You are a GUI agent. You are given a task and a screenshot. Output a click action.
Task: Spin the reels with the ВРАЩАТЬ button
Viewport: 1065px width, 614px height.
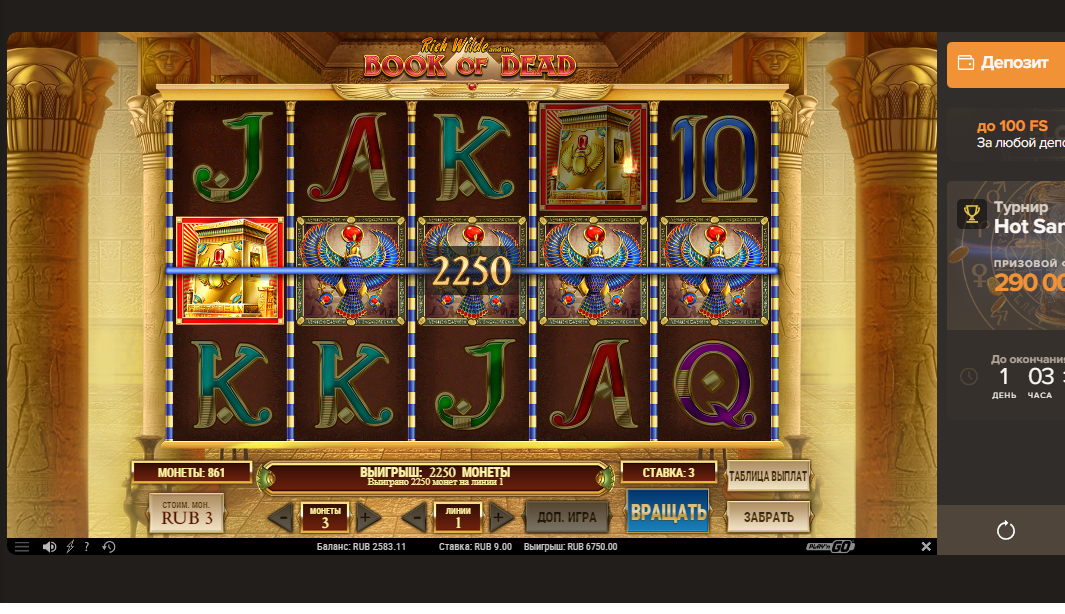point(668,513)
